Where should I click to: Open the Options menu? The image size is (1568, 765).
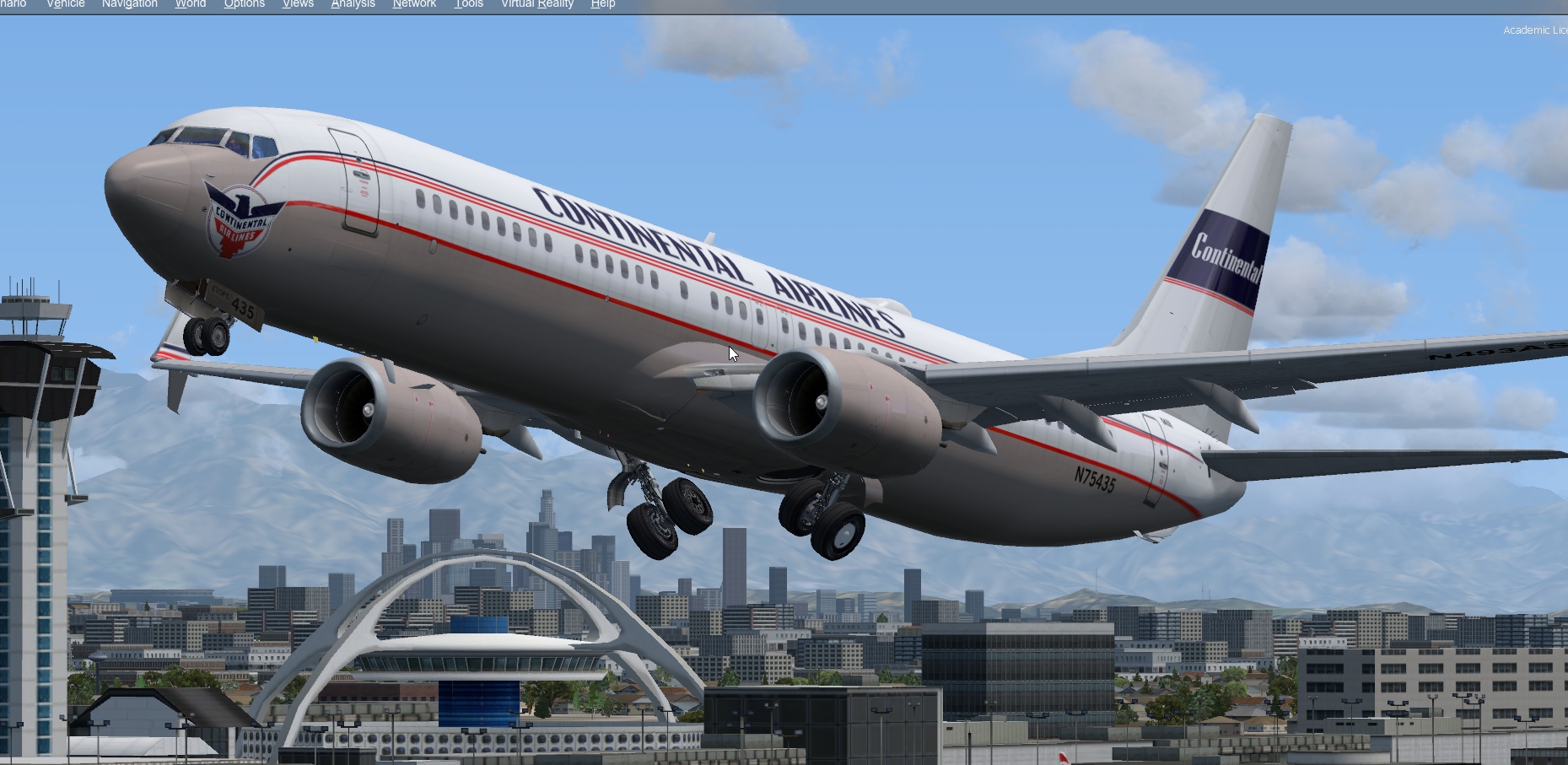[243, 4]
